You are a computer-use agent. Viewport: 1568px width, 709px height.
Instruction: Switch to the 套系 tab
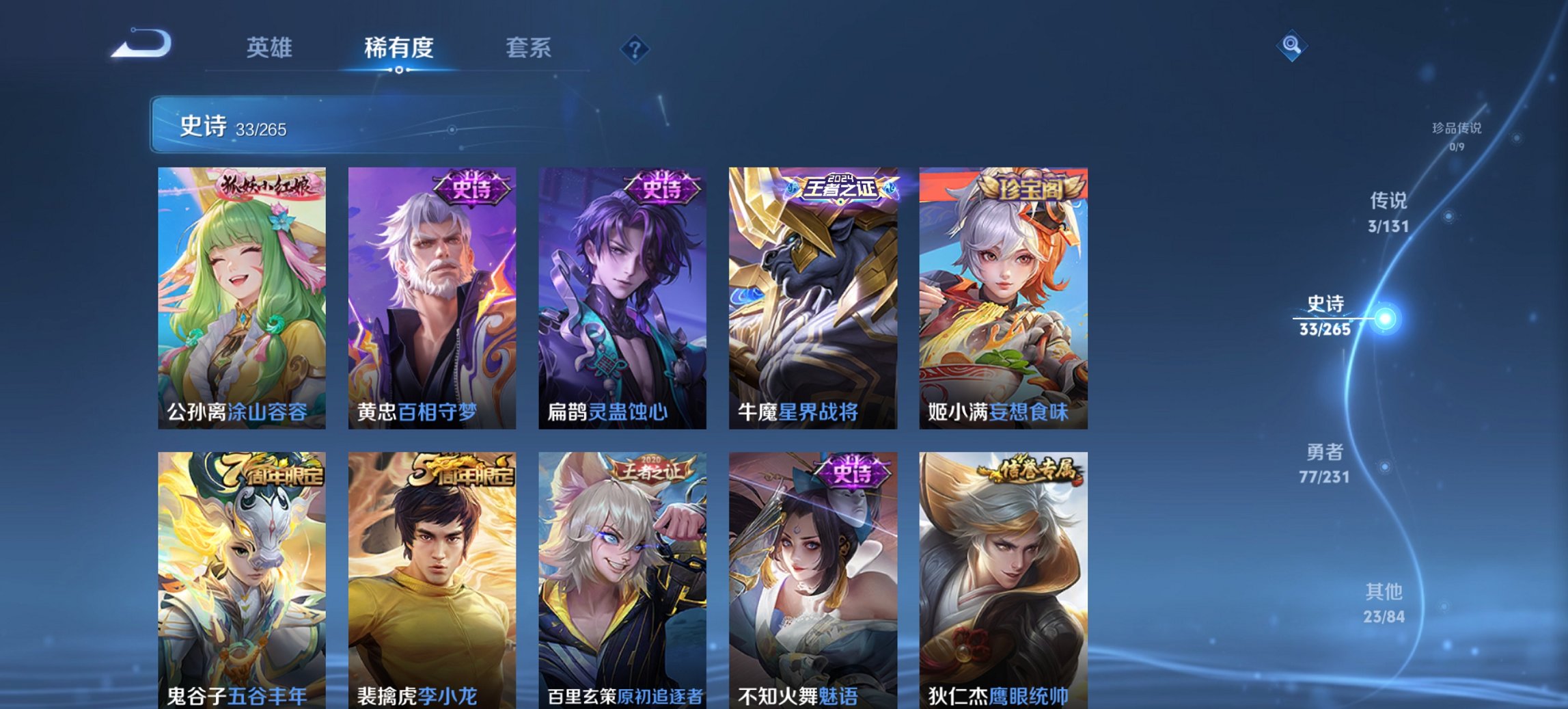(529, 48)
